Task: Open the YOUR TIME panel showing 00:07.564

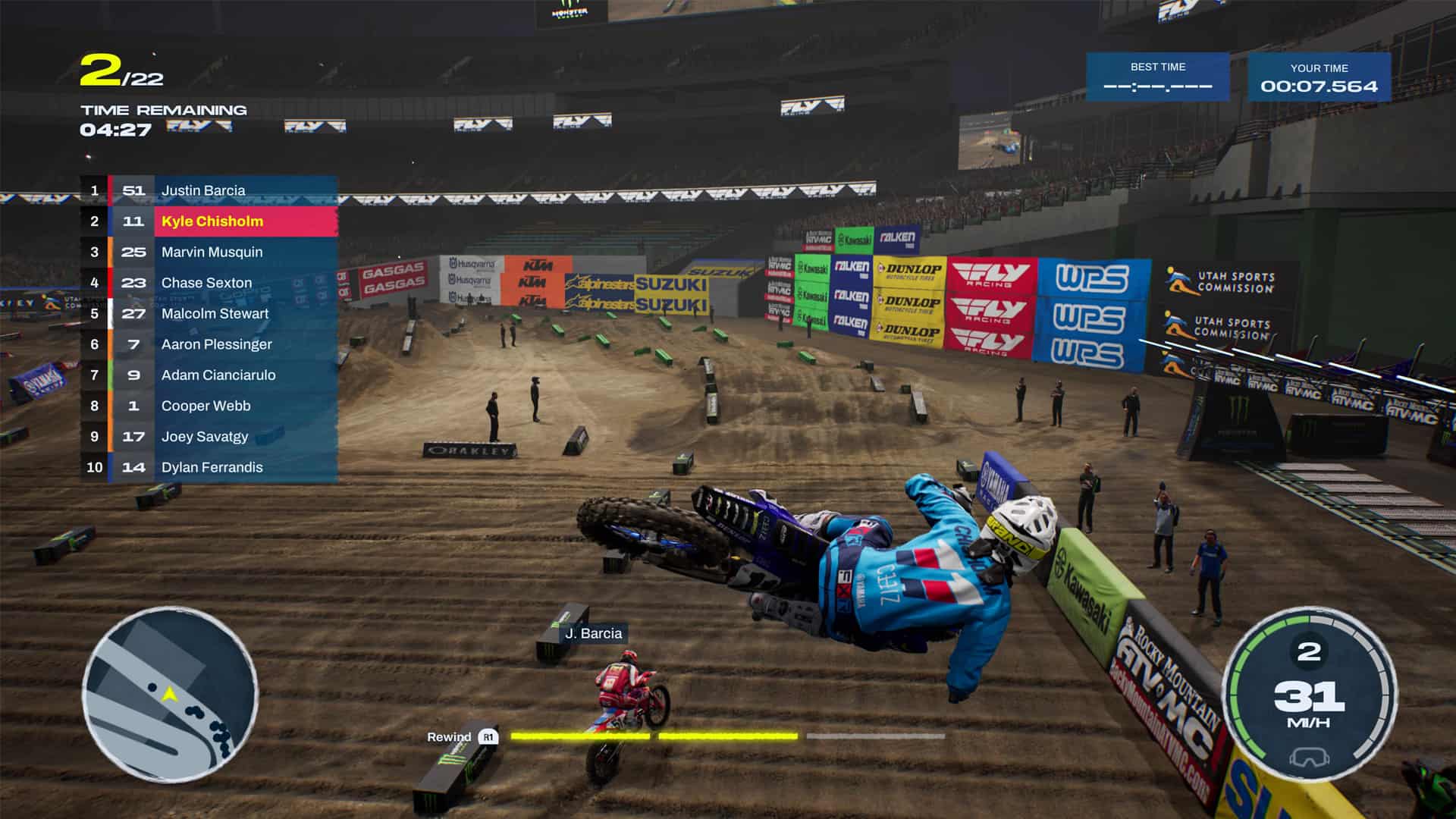Action: [1319, 77]
